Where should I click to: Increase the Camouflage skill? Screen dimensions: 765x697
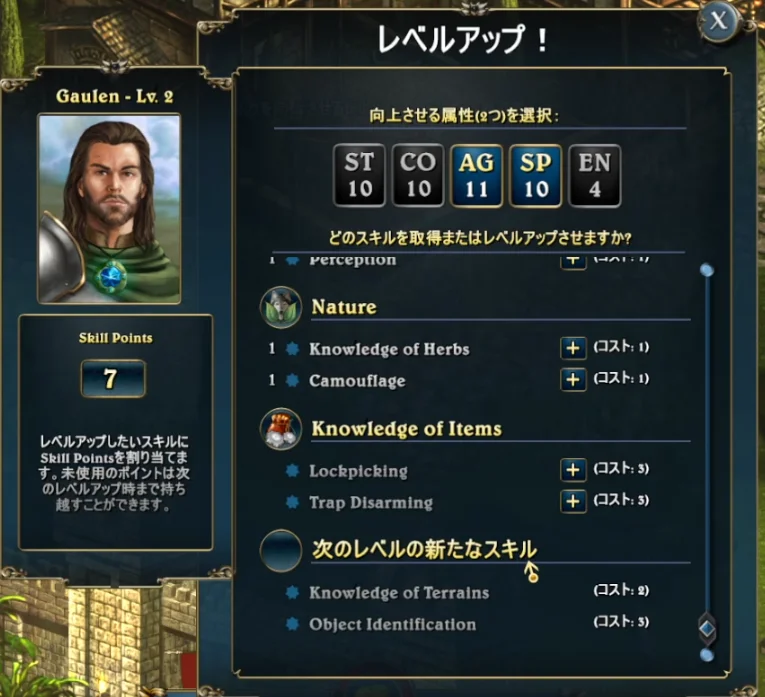(572, 380)
